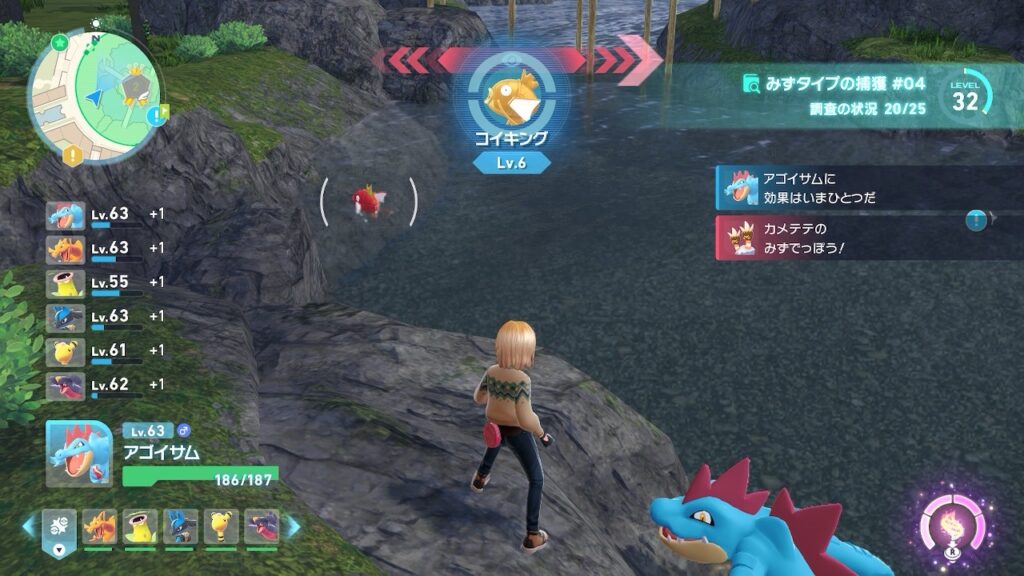This screenshot has width=1024, height=576.
Task: Select the large アゴイサム active portrait
Action: 80,453
